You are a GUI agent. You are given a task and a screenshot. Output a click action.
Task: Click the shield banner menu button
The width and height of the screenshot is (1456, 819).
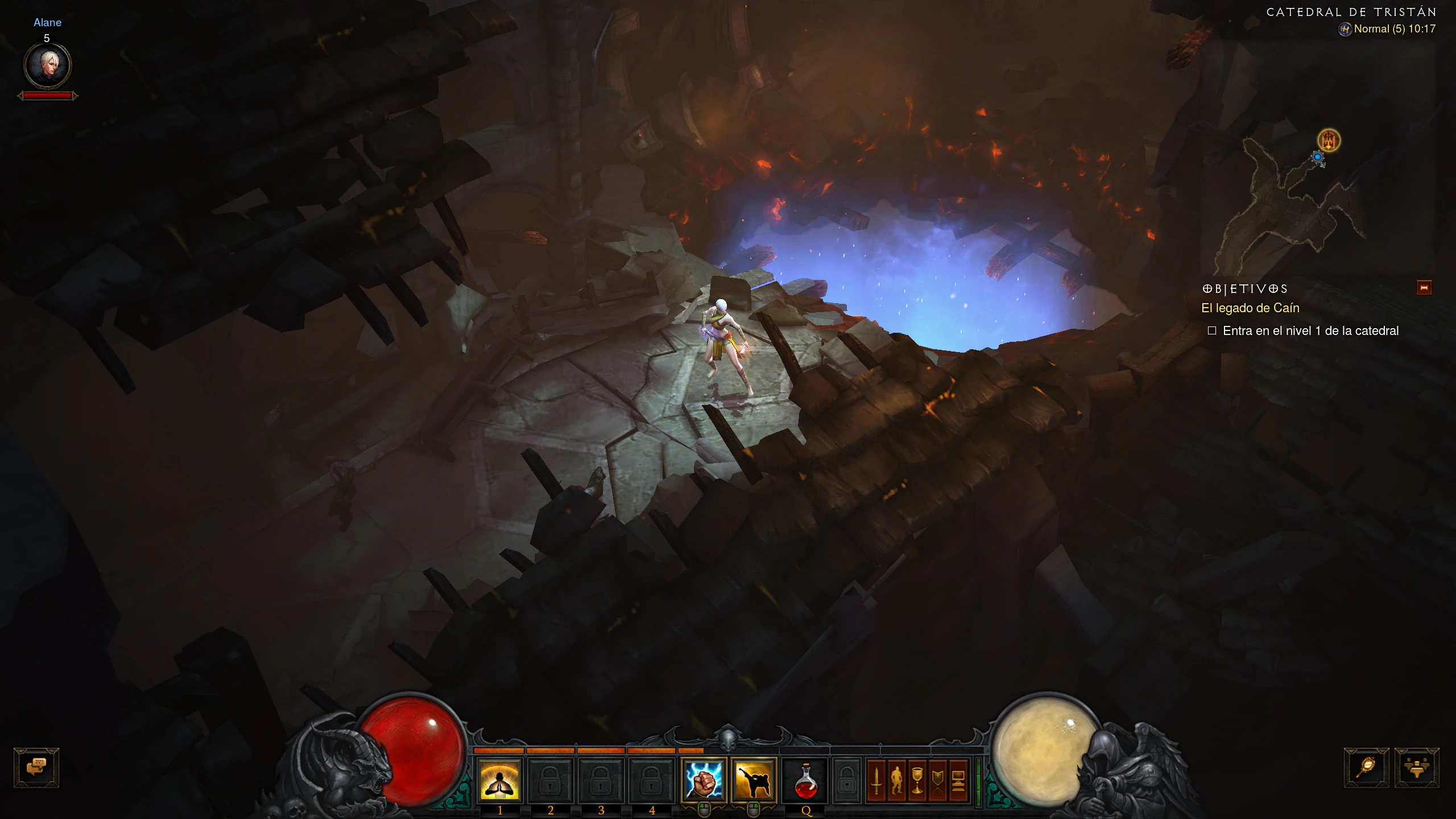937,780
